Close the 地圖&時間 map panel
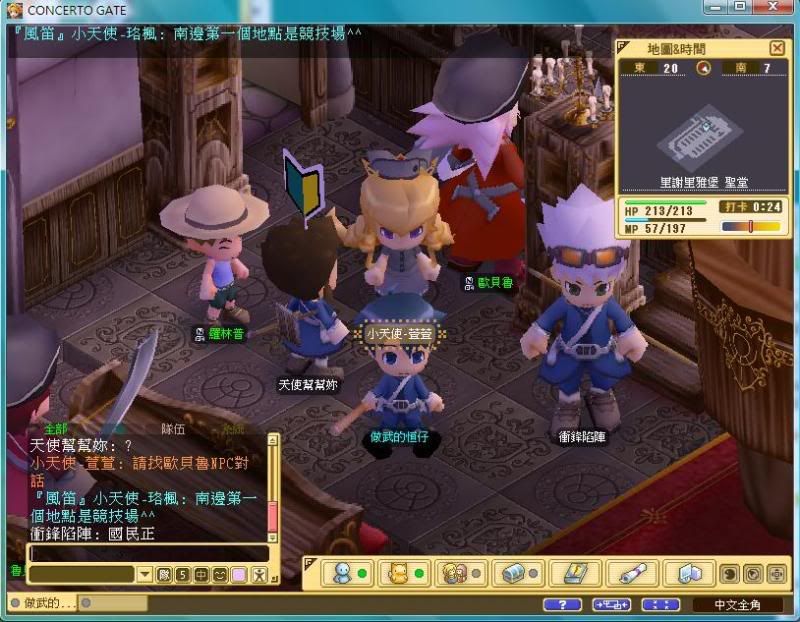 [777, 48]
